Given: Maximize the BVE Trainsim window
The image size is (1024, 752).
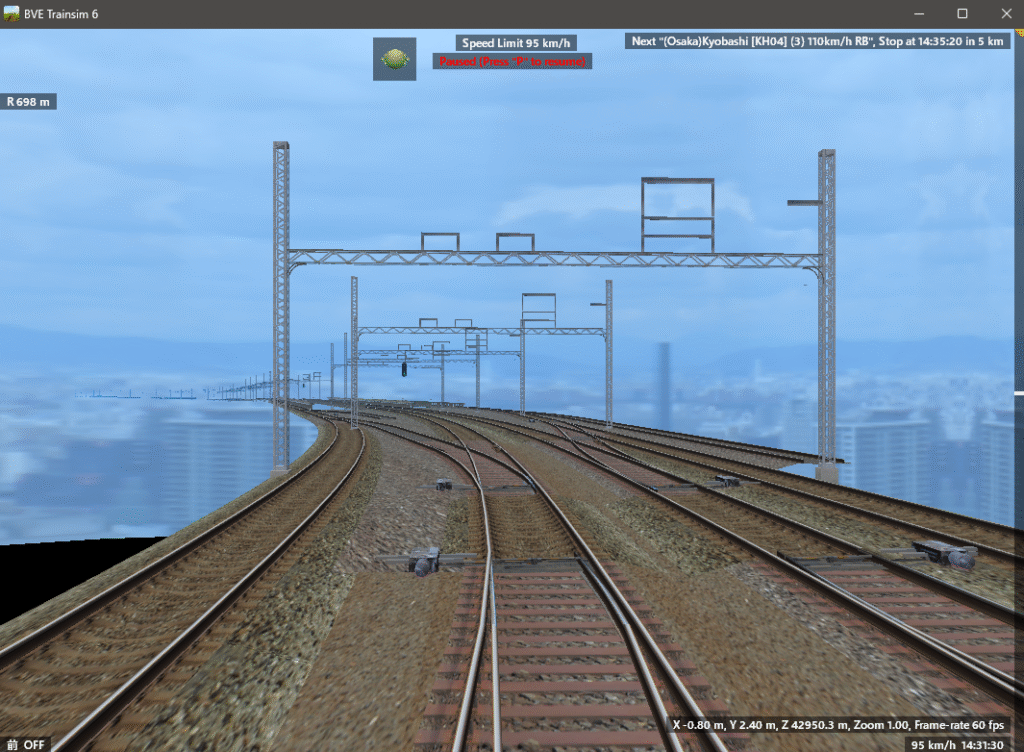Looking at the screenshot, I should pos(962,14).
